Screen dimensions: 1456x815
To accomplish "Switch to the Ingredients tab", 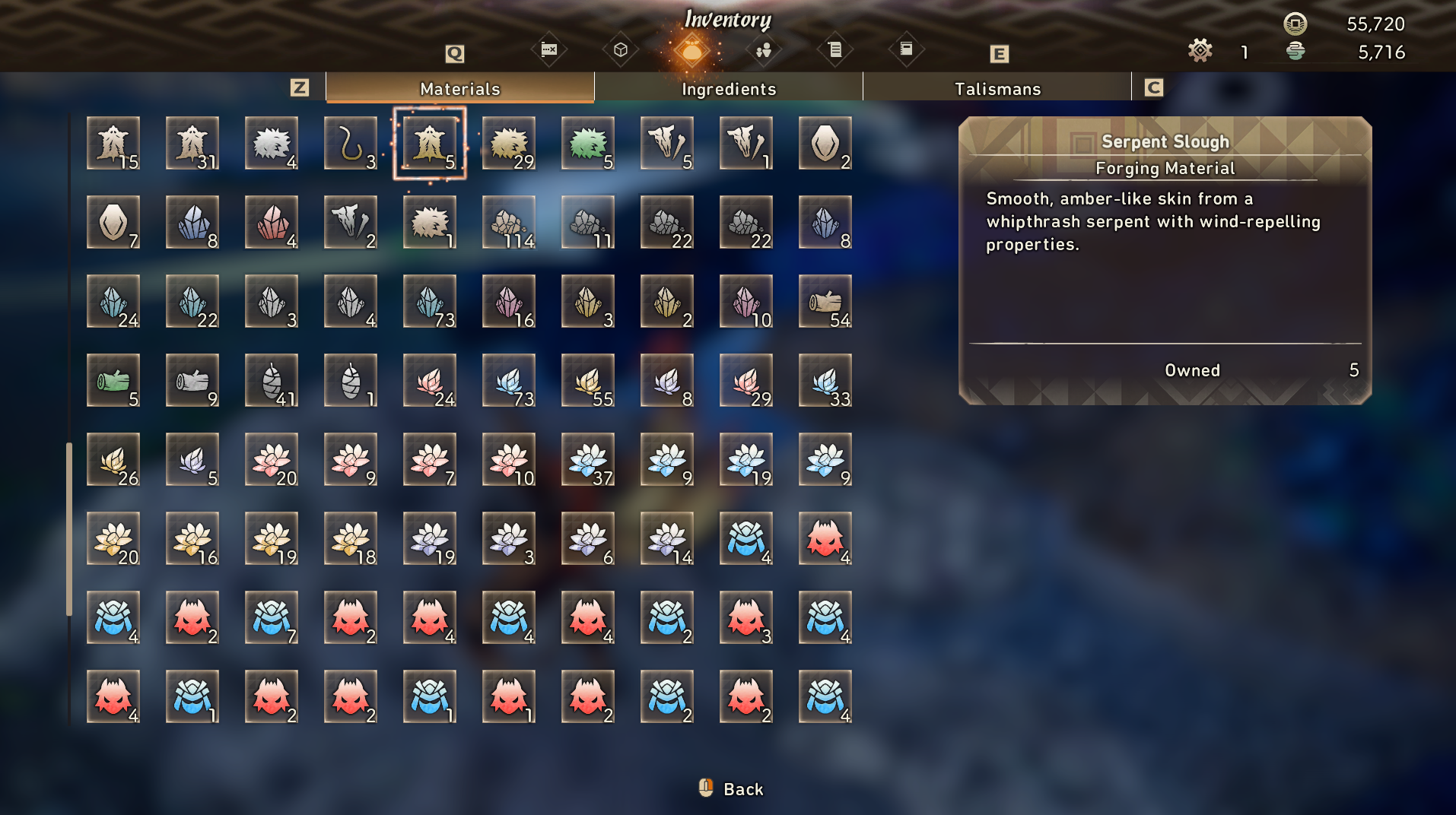I will pyautogui.click(x=728, y=88).
